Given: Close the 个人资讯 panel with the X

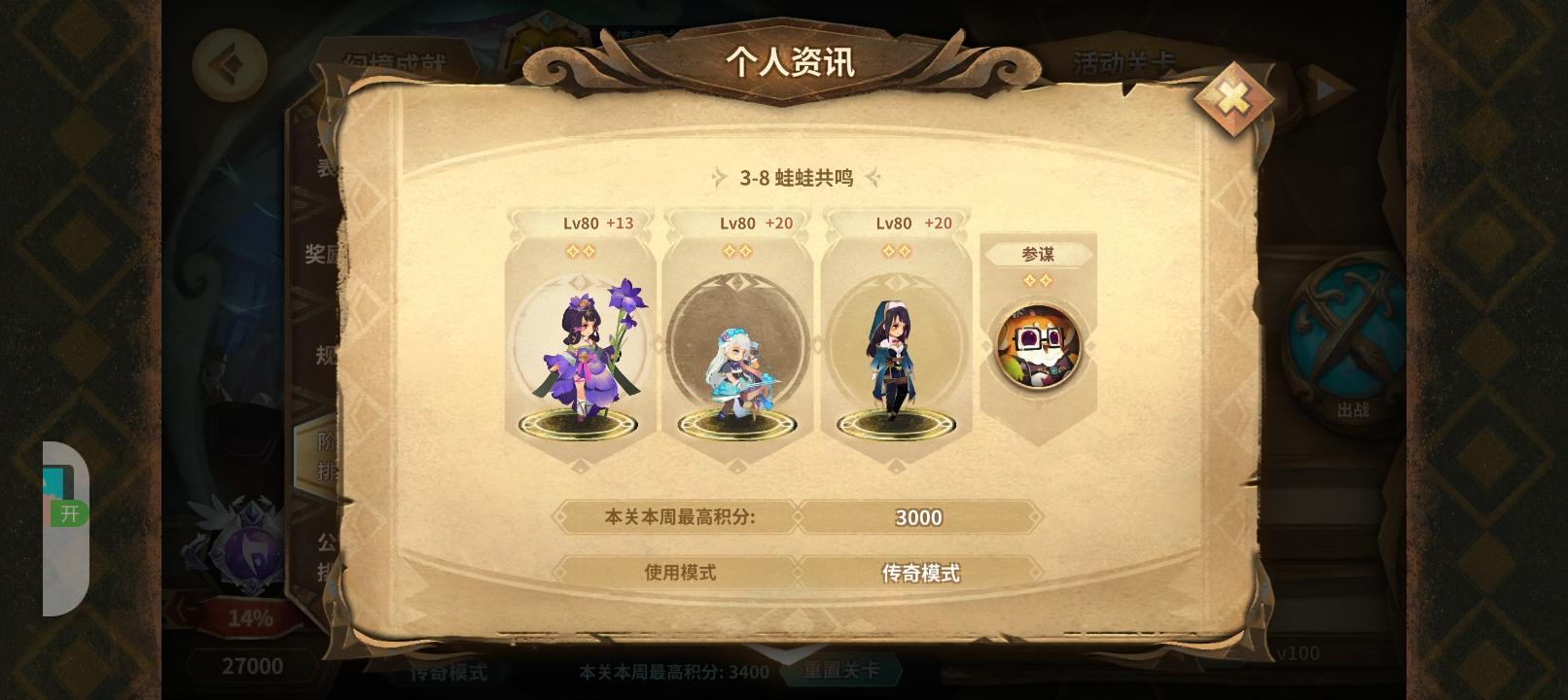Looking at the screenshot, I should click(1232, 95).
